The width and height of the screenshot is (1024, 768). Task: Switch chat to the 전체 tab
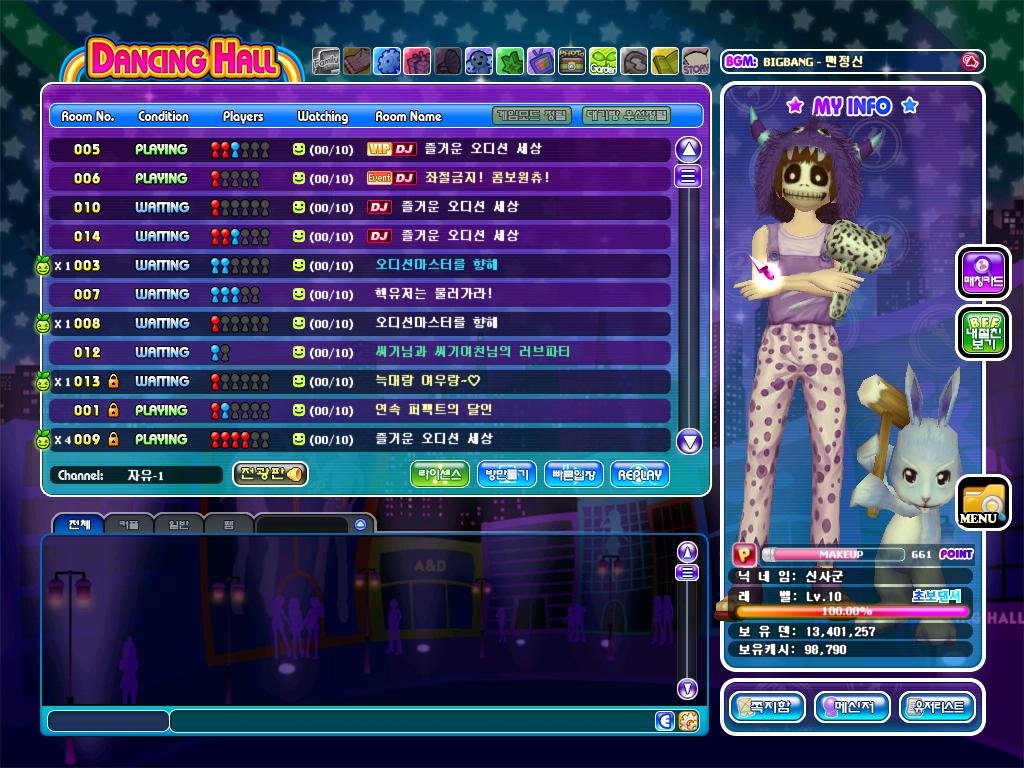tap(79, 524)
